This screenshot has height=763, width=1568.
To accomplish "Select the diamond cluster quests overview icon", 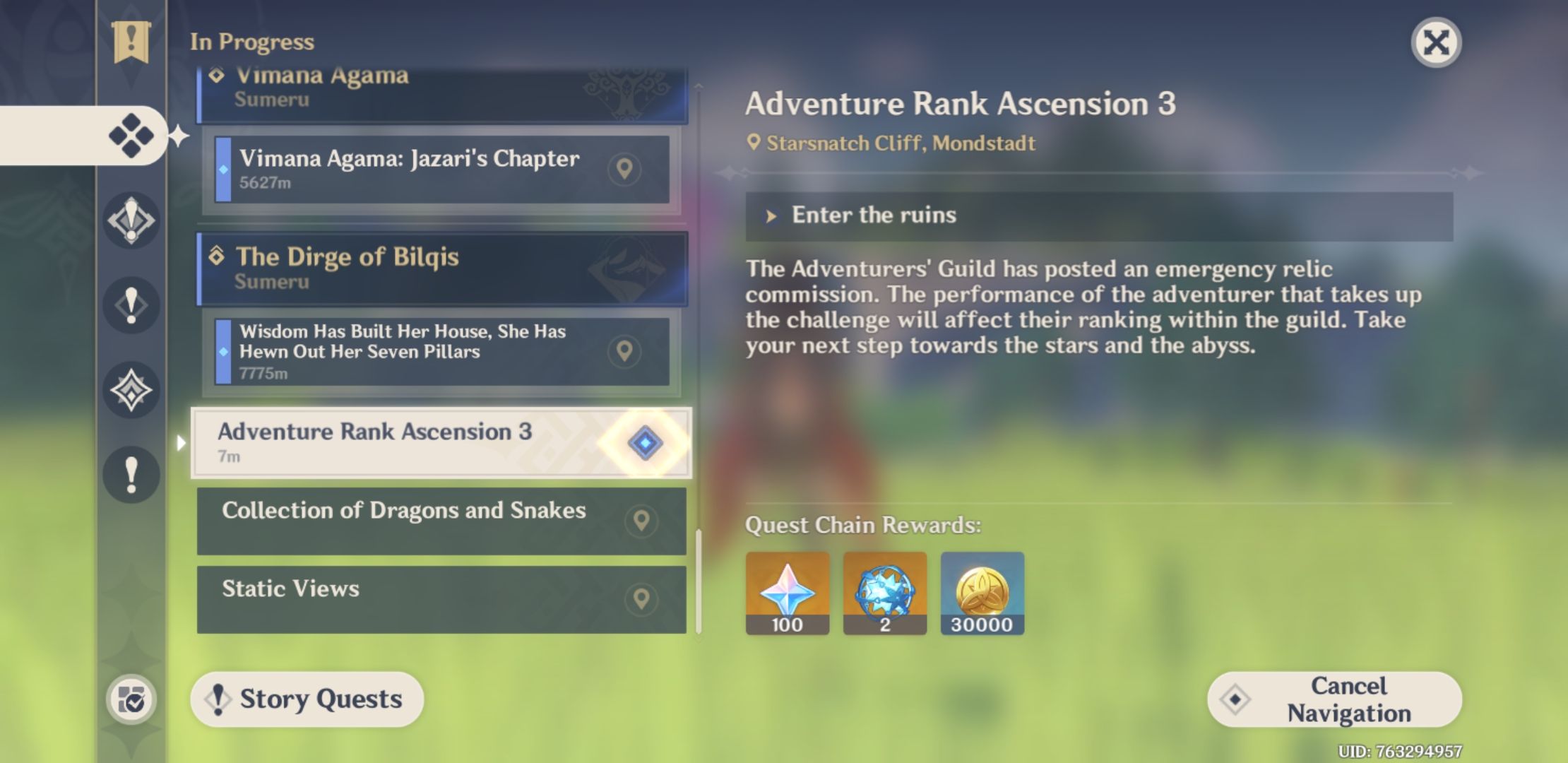I will [131, 134].
